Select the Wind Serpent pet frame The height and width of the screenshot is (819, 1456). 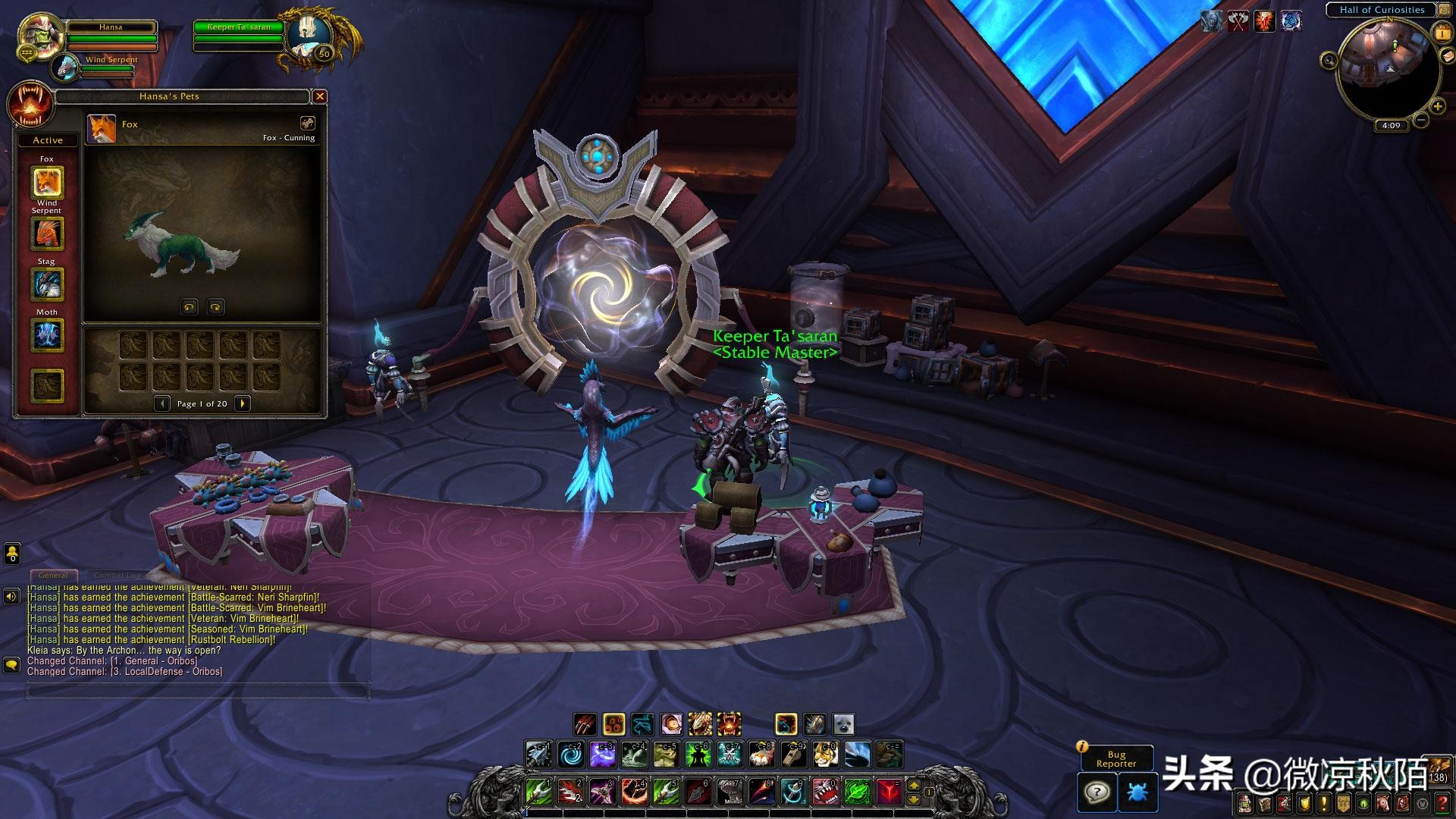(x=68, y=67)
